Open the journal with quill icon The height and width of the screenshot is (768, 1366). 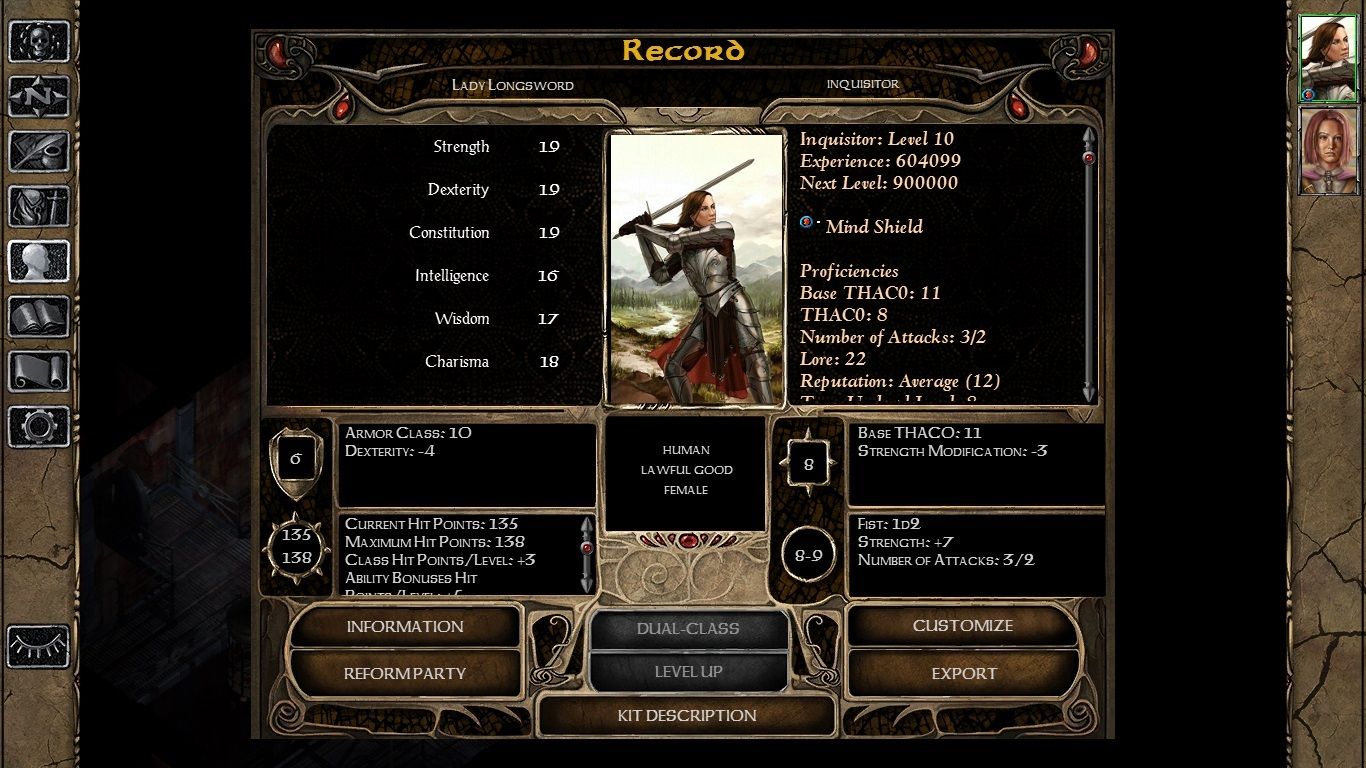click(38, 152)
